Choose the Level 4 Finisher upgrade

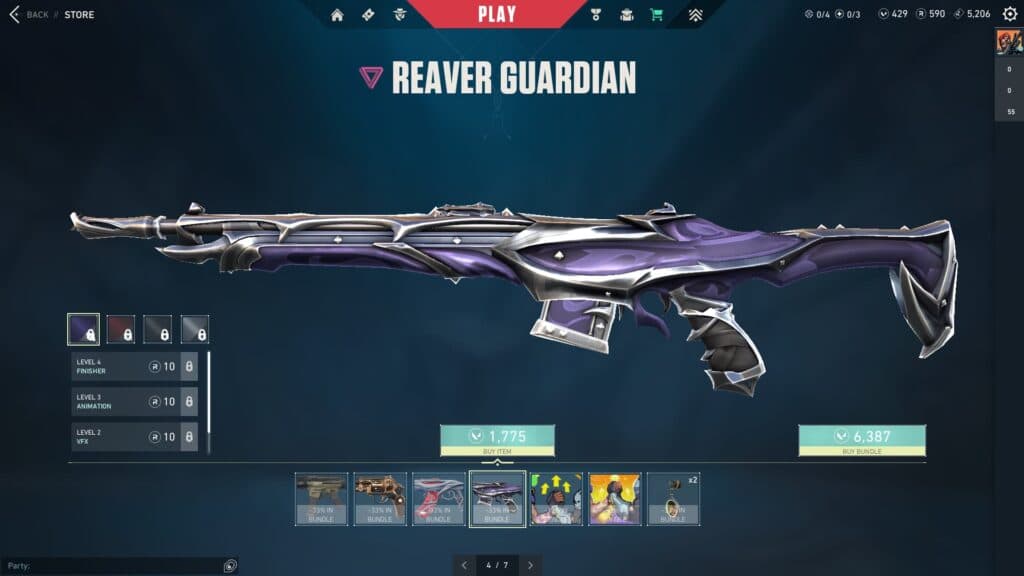[134, 367]
